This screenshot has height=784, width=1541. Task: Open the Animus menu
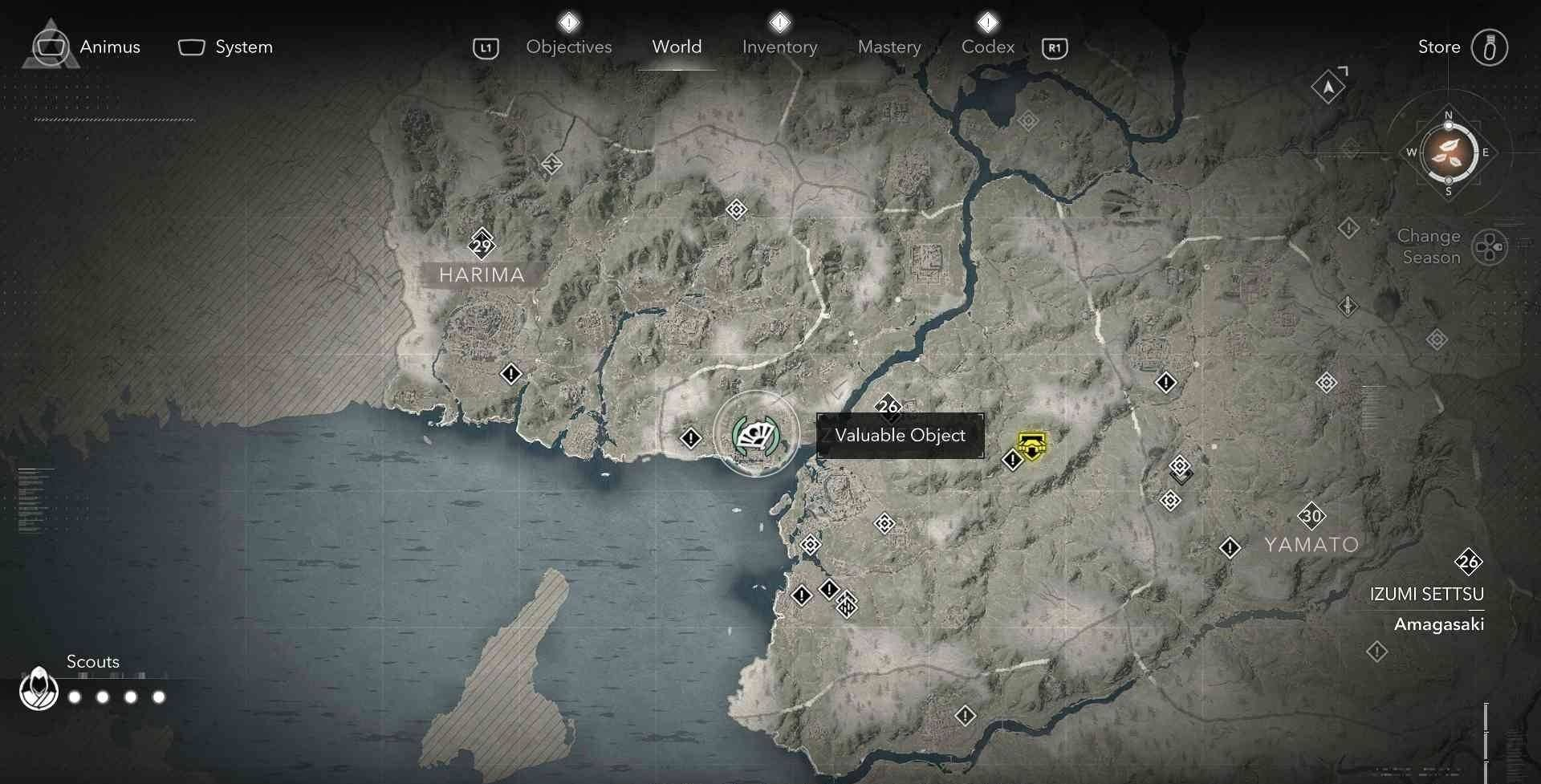coord(87,47)
